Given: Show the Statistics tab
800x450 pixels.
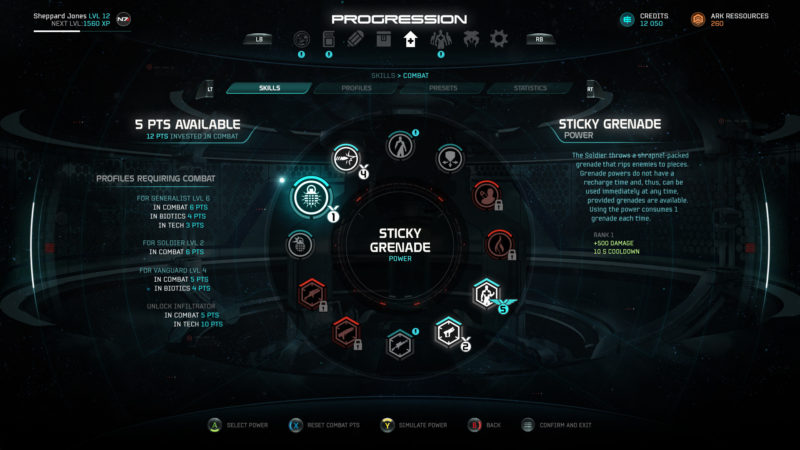Looking at the screenshot, I should [530, 88].
